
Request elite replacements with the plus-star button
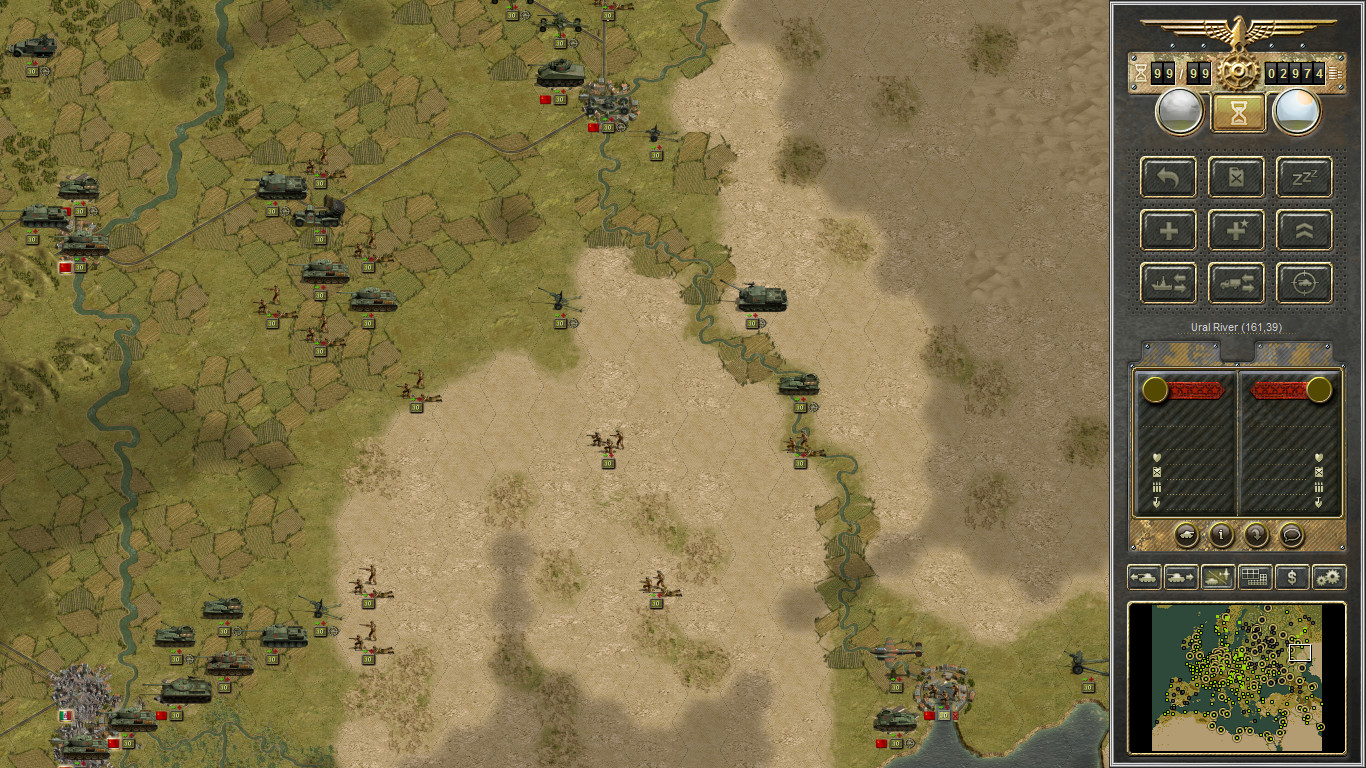[1236, 230]
